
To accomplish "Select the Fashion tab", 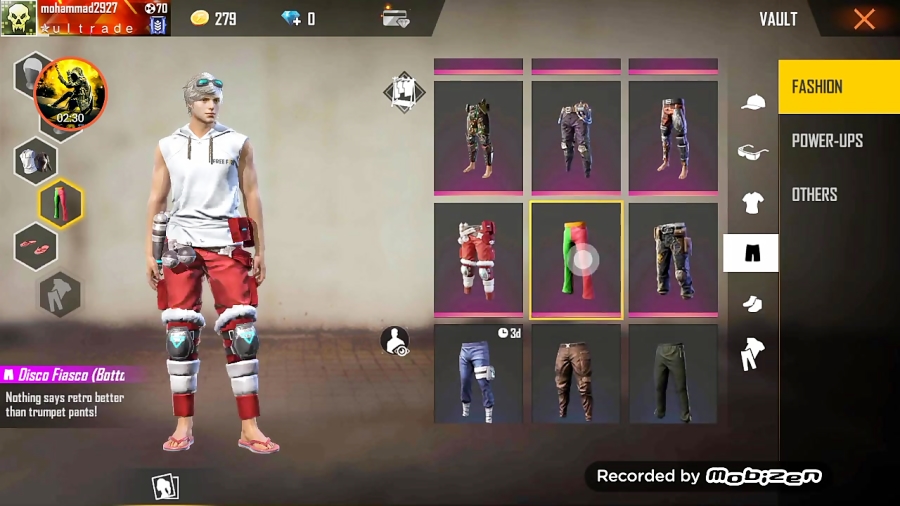I will click(818, 87).
